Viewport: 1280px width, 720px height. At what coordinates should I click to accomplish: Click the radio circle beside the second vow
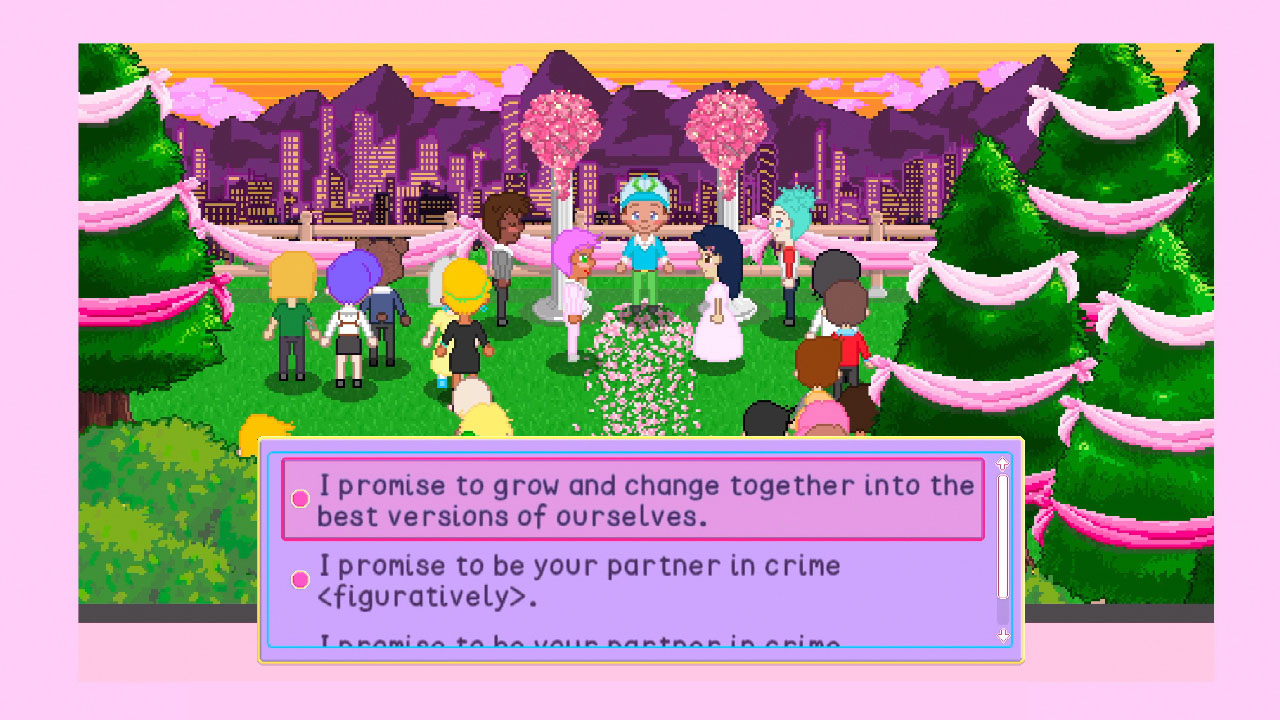(x=299, y=577)
